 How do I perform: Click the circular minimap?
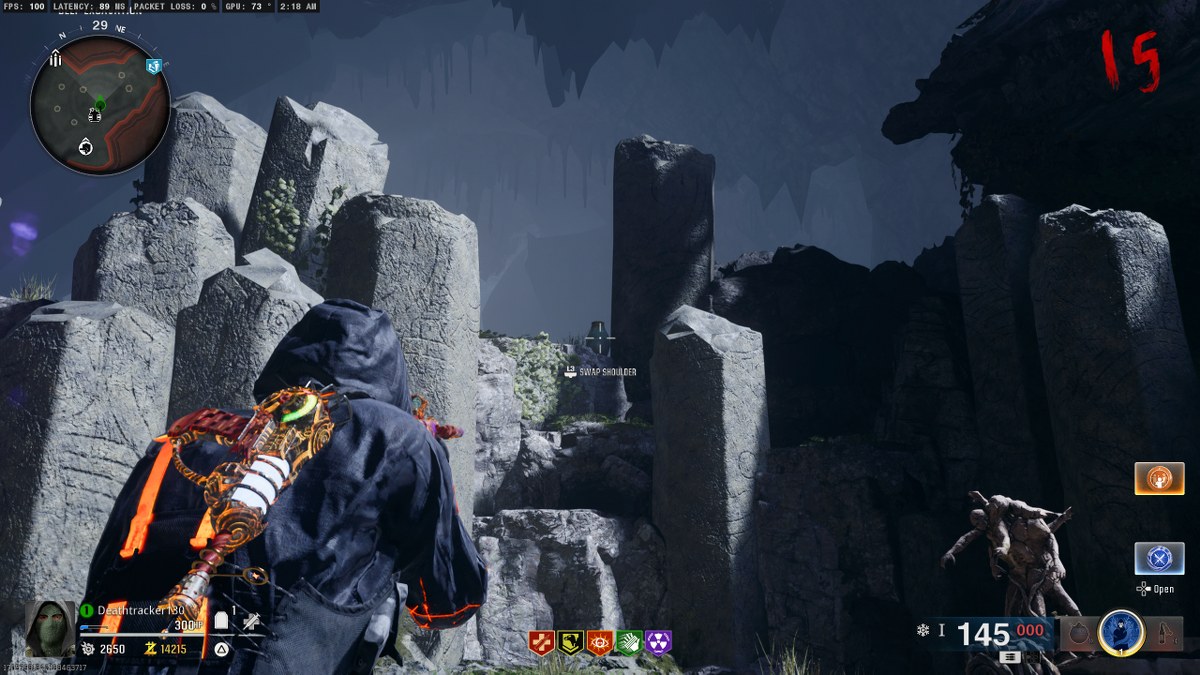(x=99, y=105)
